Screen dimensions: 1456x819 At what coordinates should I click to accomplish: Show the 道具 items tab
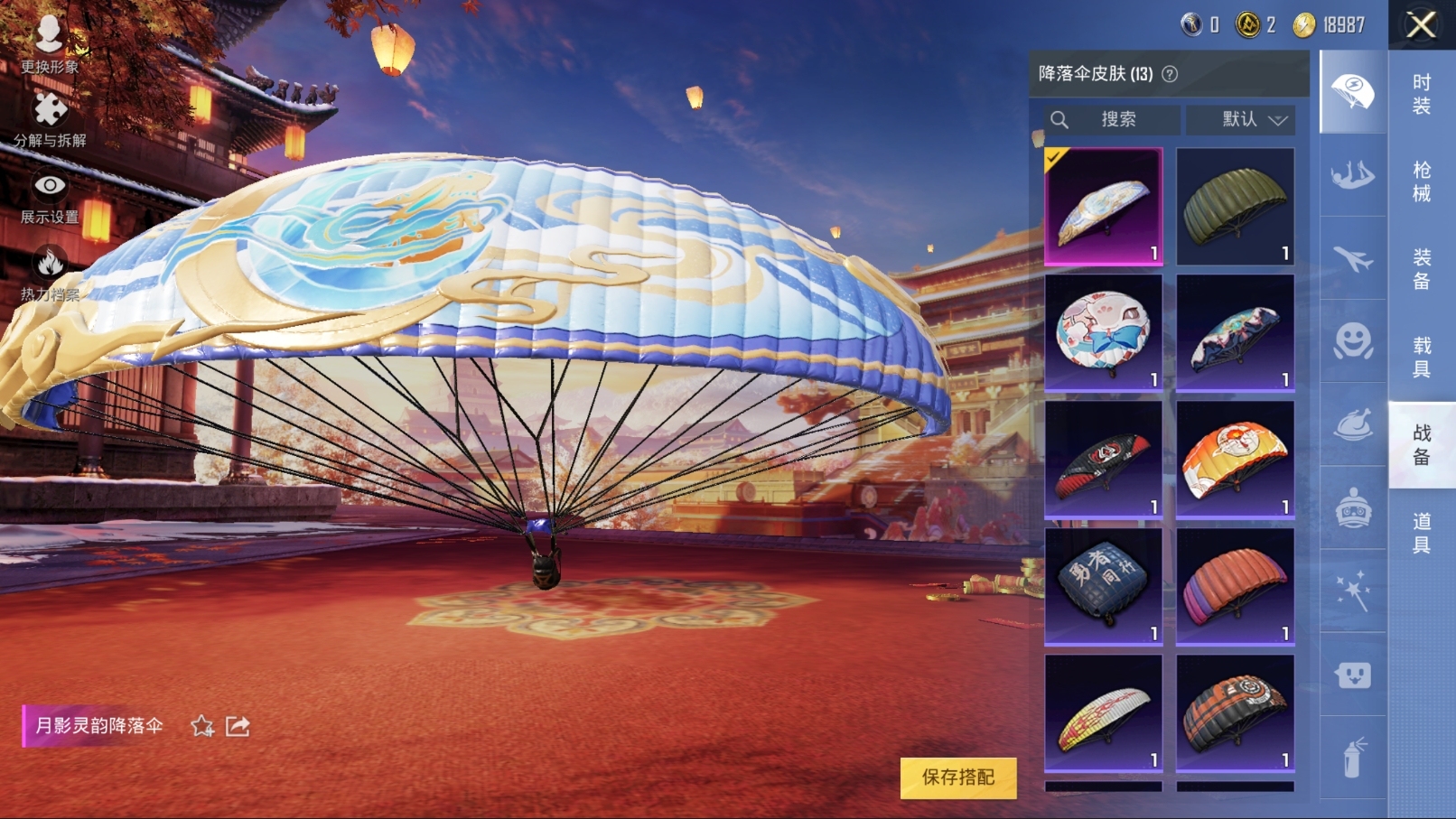pos(1421,532)
